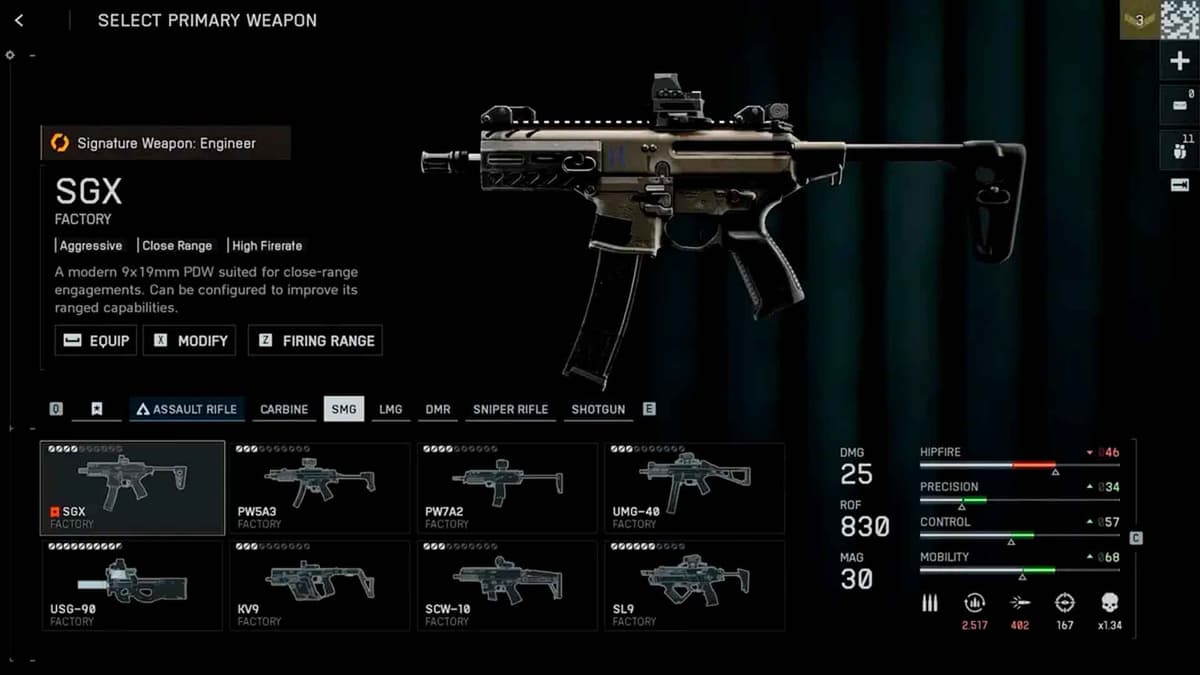This screenshot has width=1200, height=675.
Task: Enter the Firing Range
Action: (315, 340)
